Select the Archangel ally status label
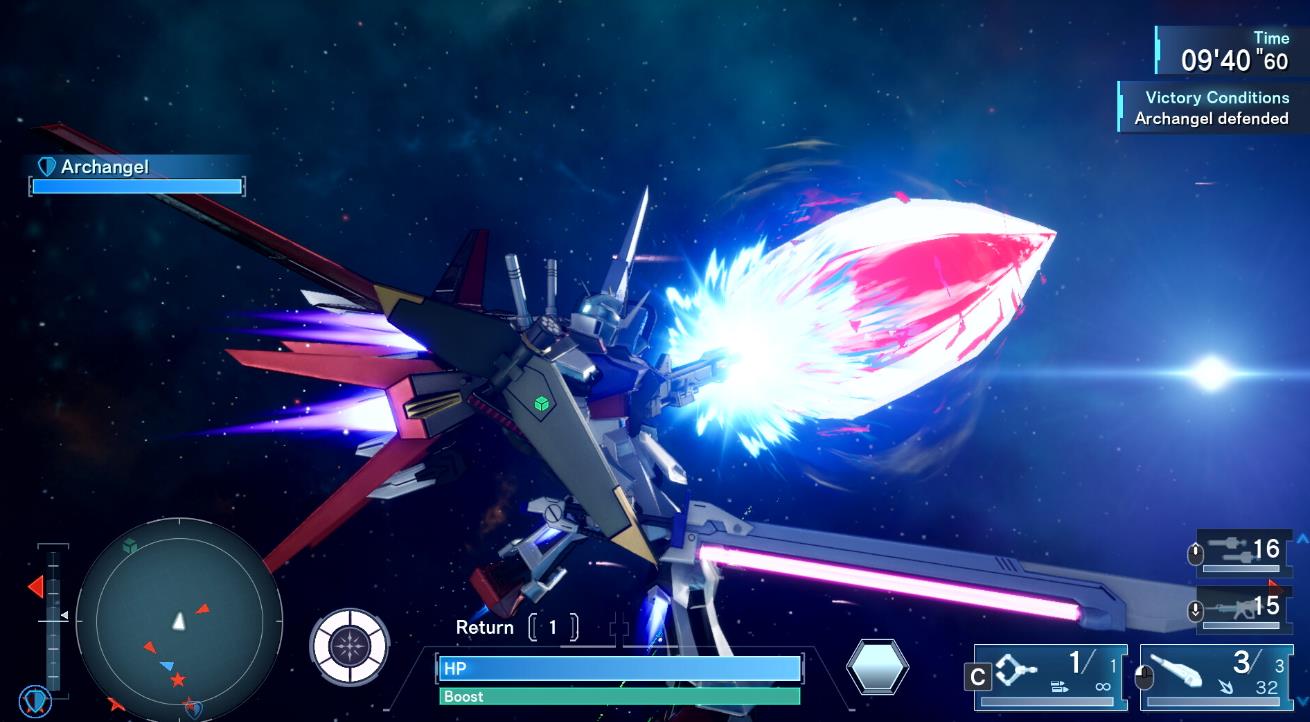 (104, 167)
